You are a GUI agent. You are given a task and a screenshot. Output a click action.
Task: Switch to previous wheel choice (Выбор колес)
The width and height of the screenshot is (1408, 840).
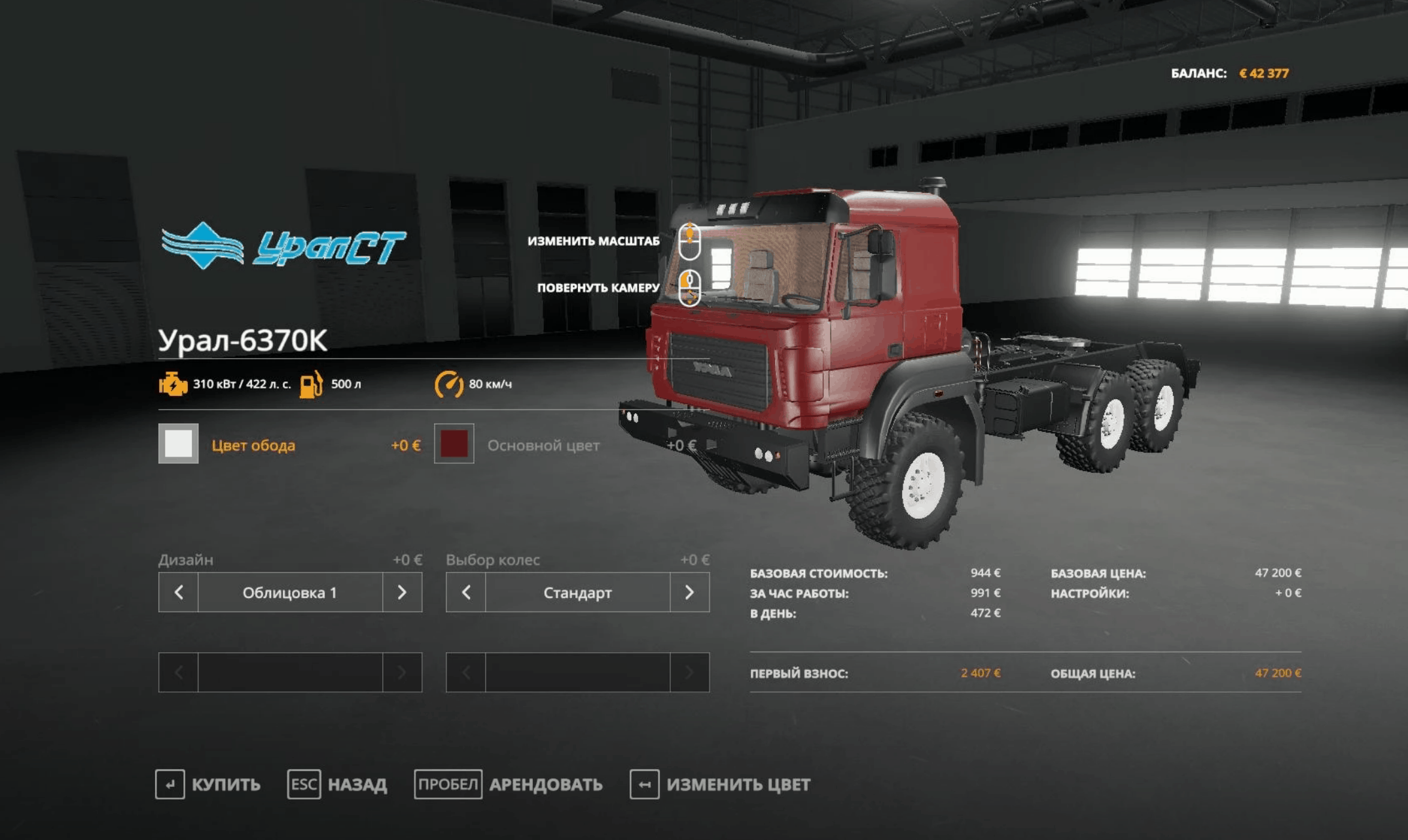[466, 593]
